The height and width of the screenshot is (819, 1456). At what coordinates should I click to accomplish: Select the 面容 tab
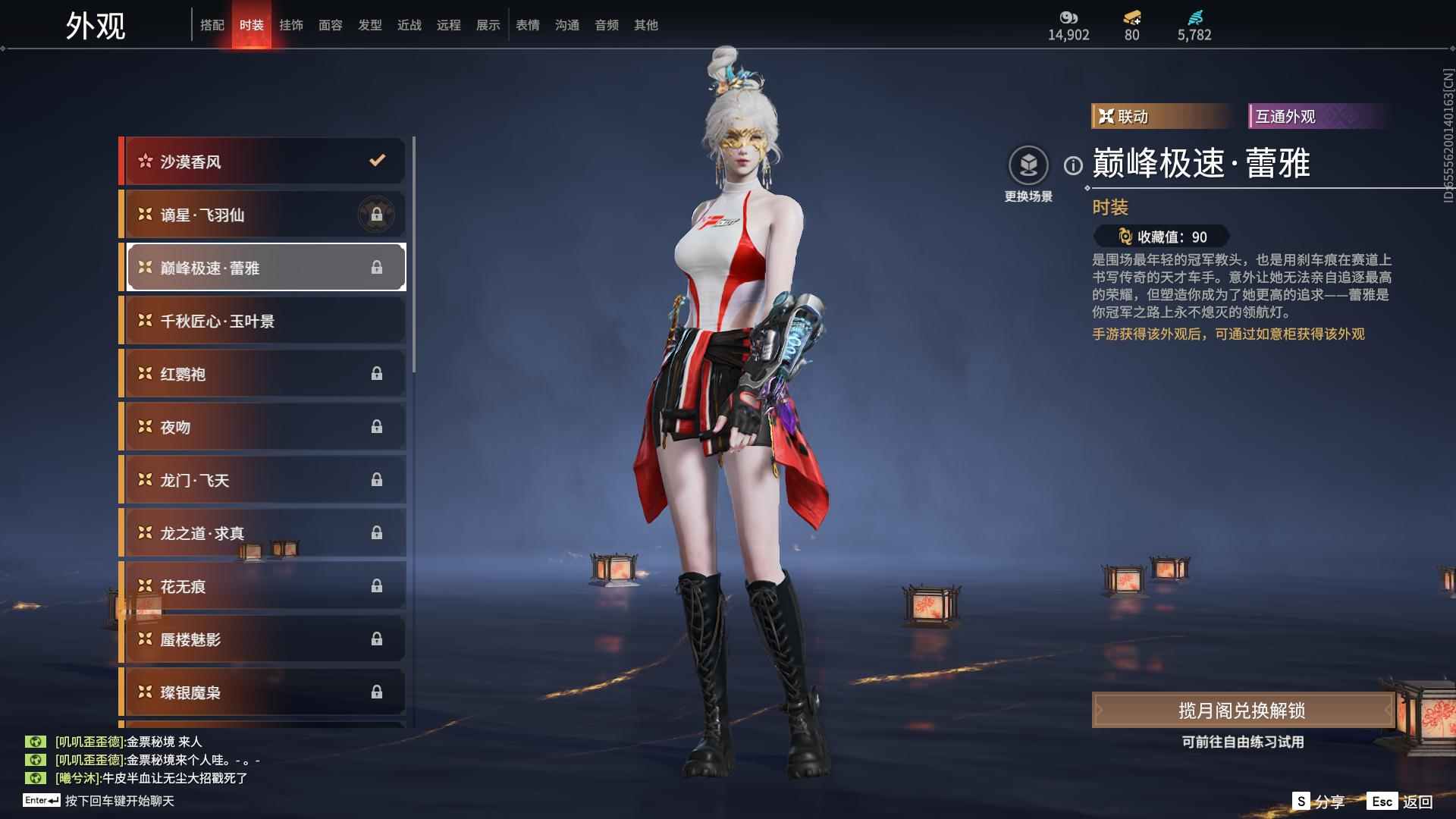coord(331,25)
